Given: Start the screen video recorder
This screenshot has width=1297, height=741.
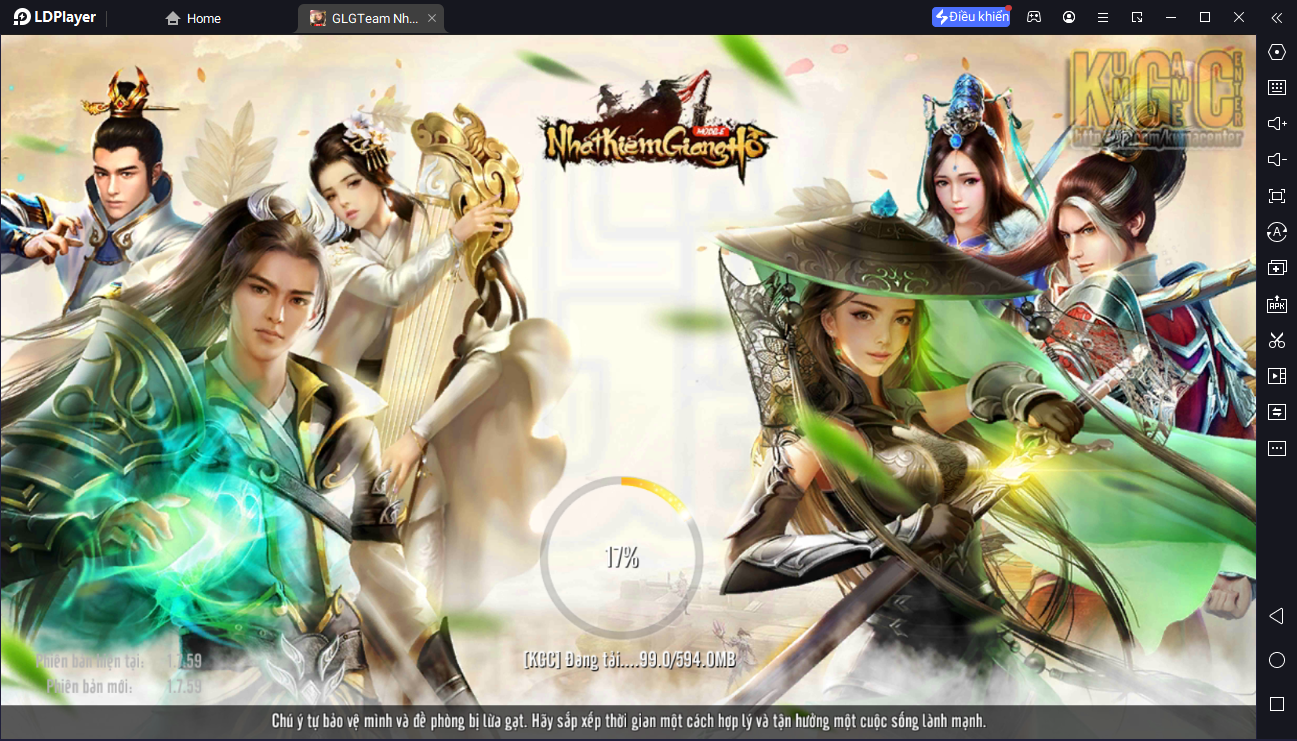Looking at the screenshot, I should (1276, 375).
